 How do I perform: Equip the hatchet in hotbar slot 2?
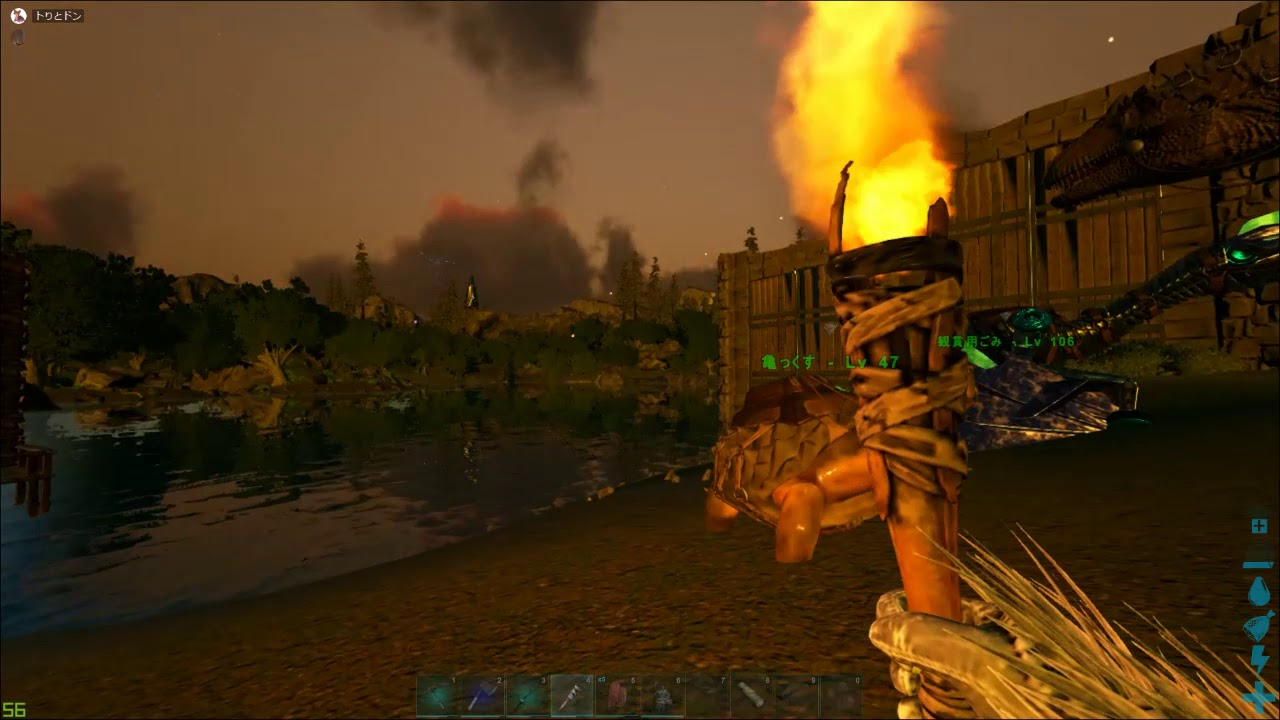tap(483, 695)
